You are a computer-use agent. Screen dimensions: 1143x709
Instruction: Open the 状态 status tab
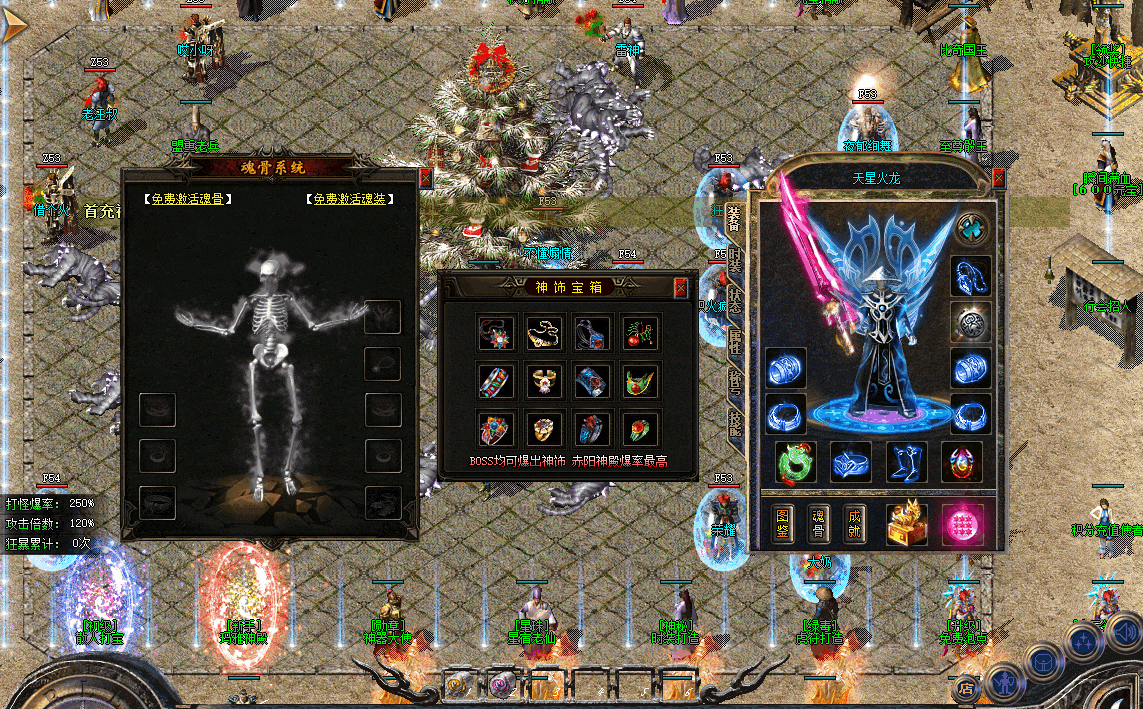tap(735, 302)
